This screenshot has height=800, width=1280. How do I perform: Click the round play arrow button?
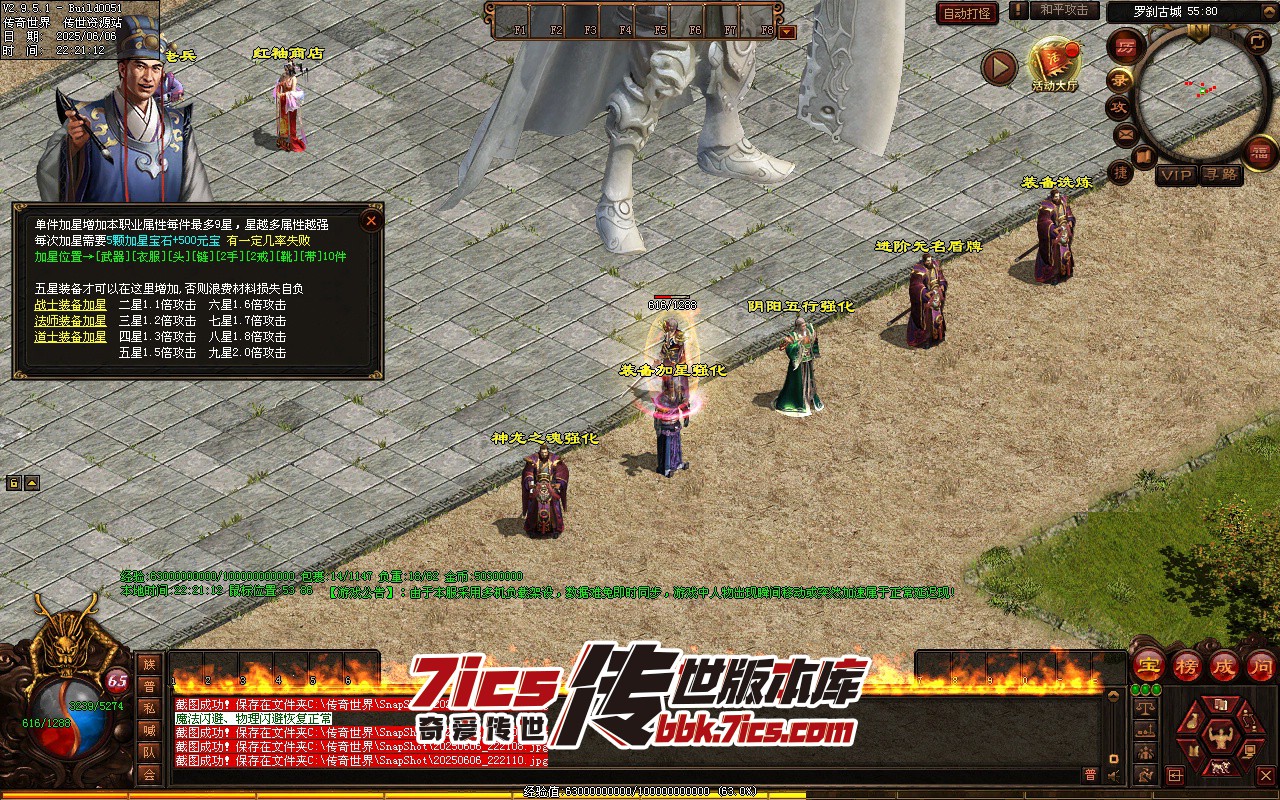click(998, 67)
